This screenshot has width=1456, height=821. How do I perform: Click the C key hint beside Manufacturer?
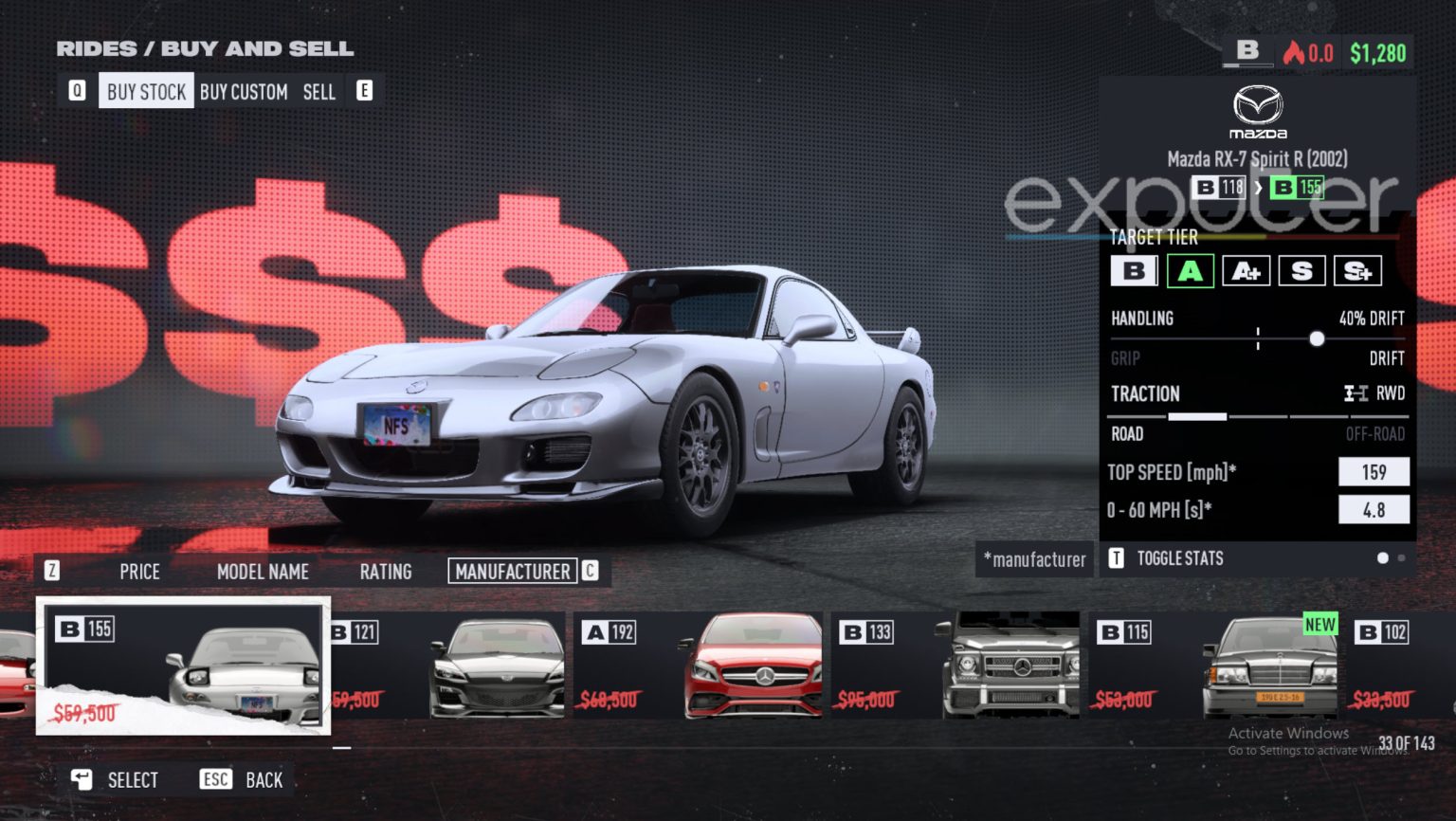pyautogui.click(x=590, y=571)
